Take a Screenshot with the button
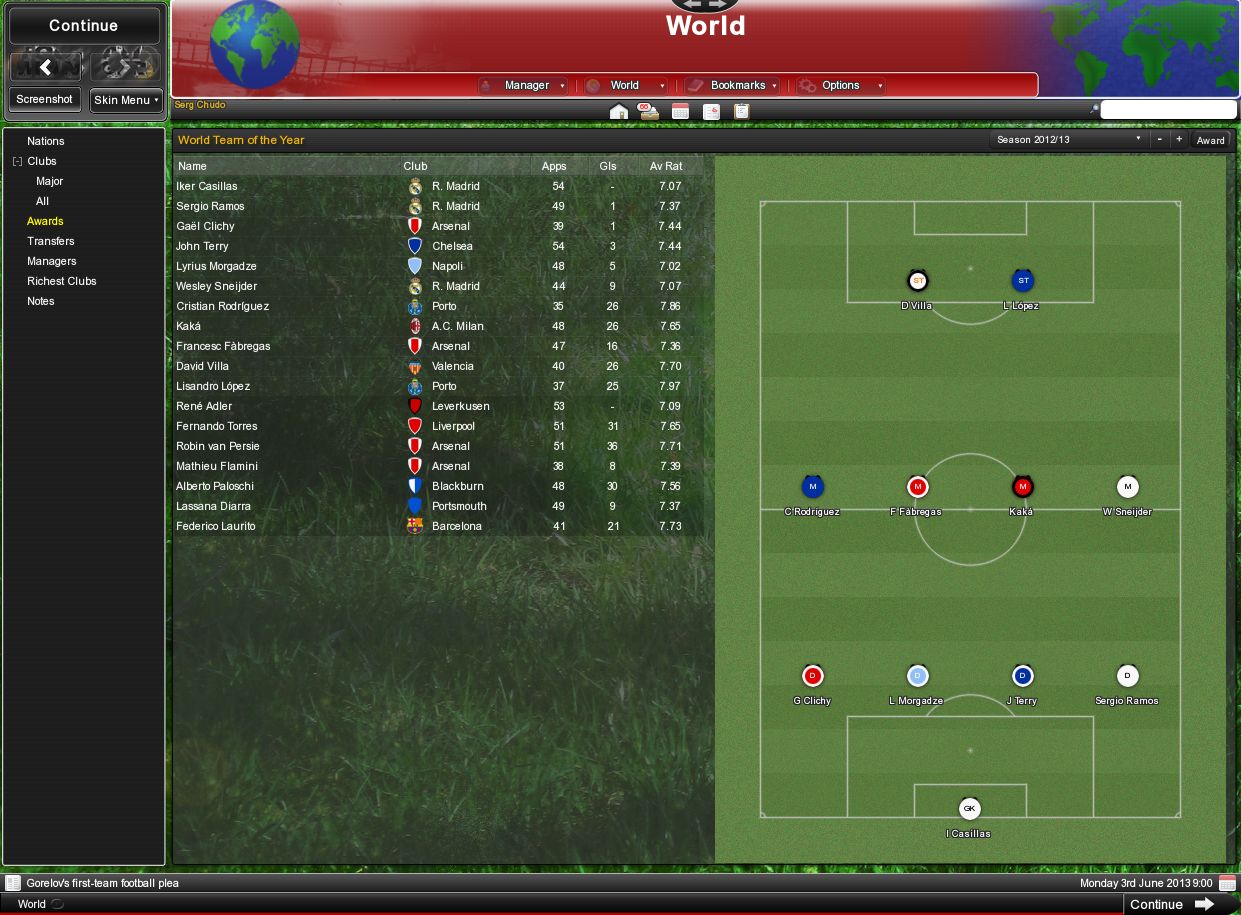Image resolution: width=1241 pixels, height=915 pixels. coord(44,100)
